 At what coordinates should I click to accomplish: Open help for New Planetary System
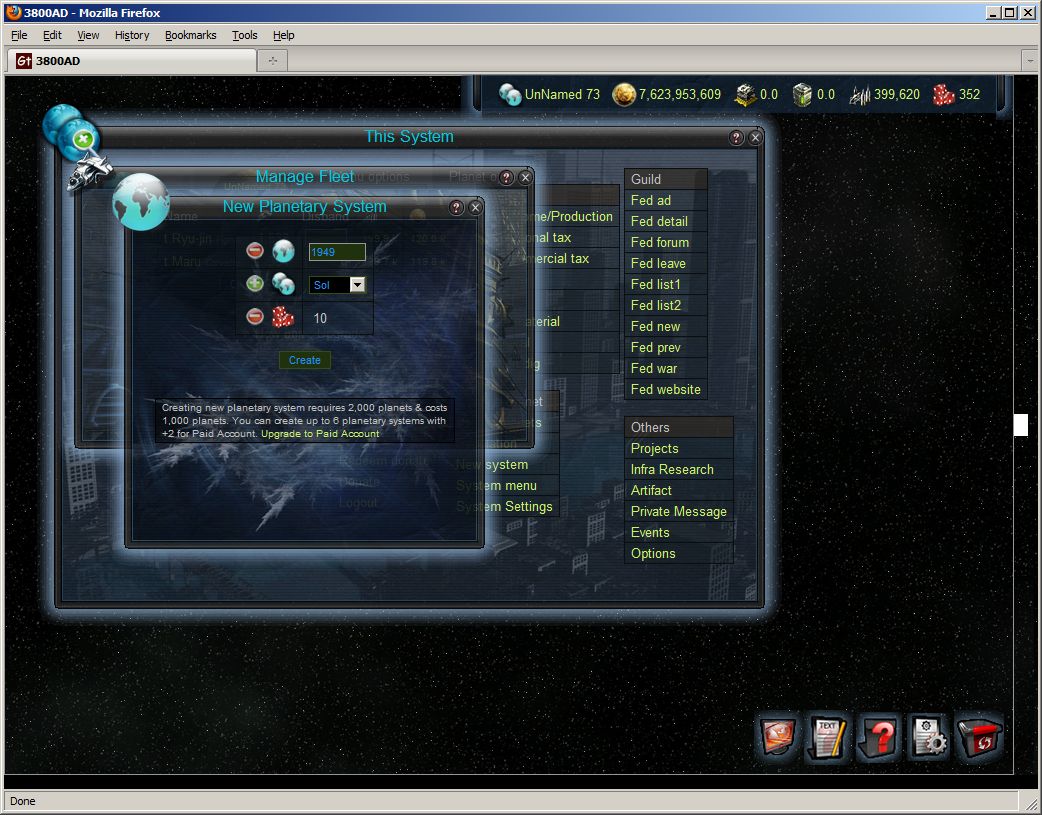click(457, 207)
